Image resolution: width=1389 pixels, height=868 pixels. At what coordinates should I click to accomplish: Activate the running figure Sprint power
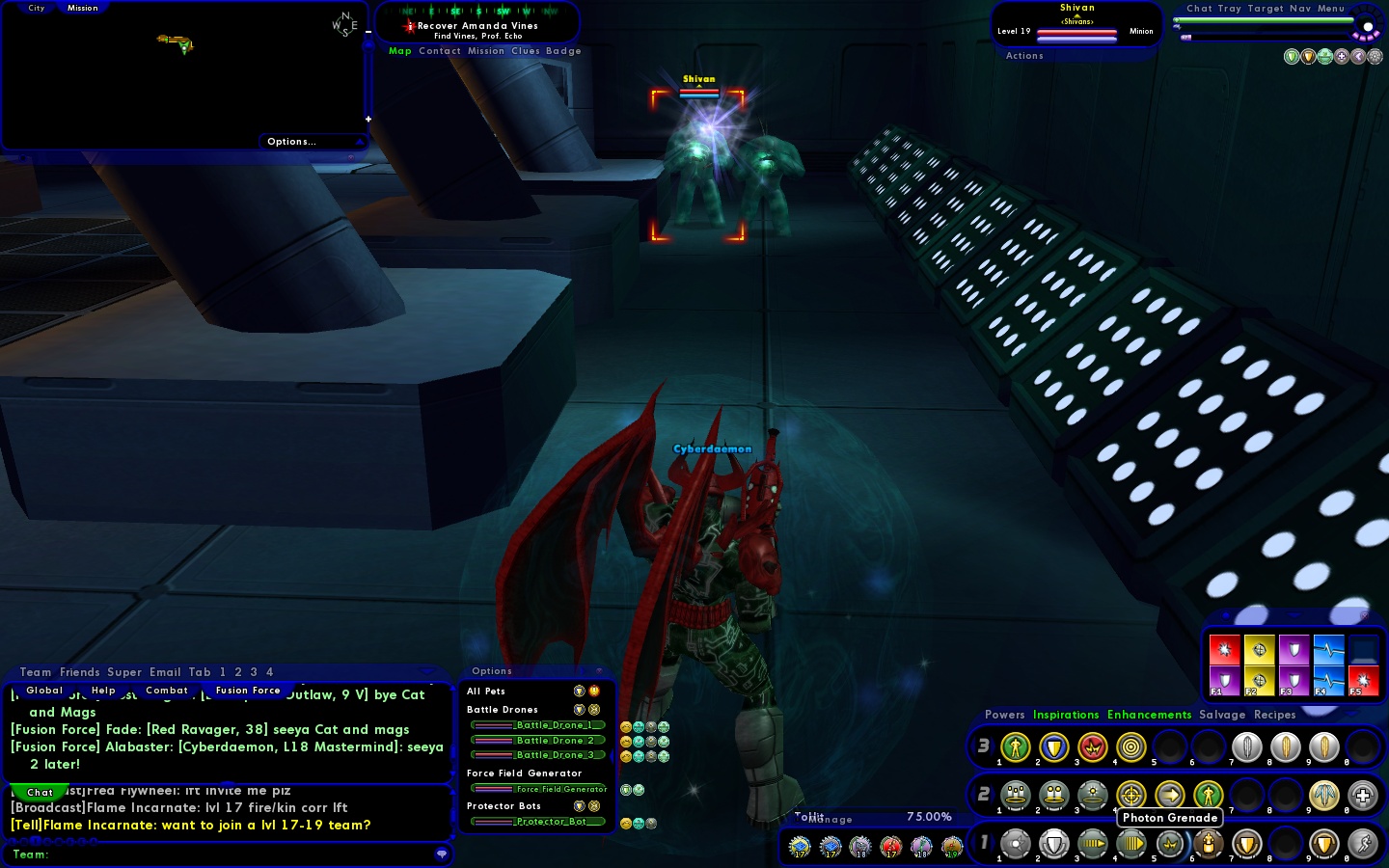coord(1363,844)
